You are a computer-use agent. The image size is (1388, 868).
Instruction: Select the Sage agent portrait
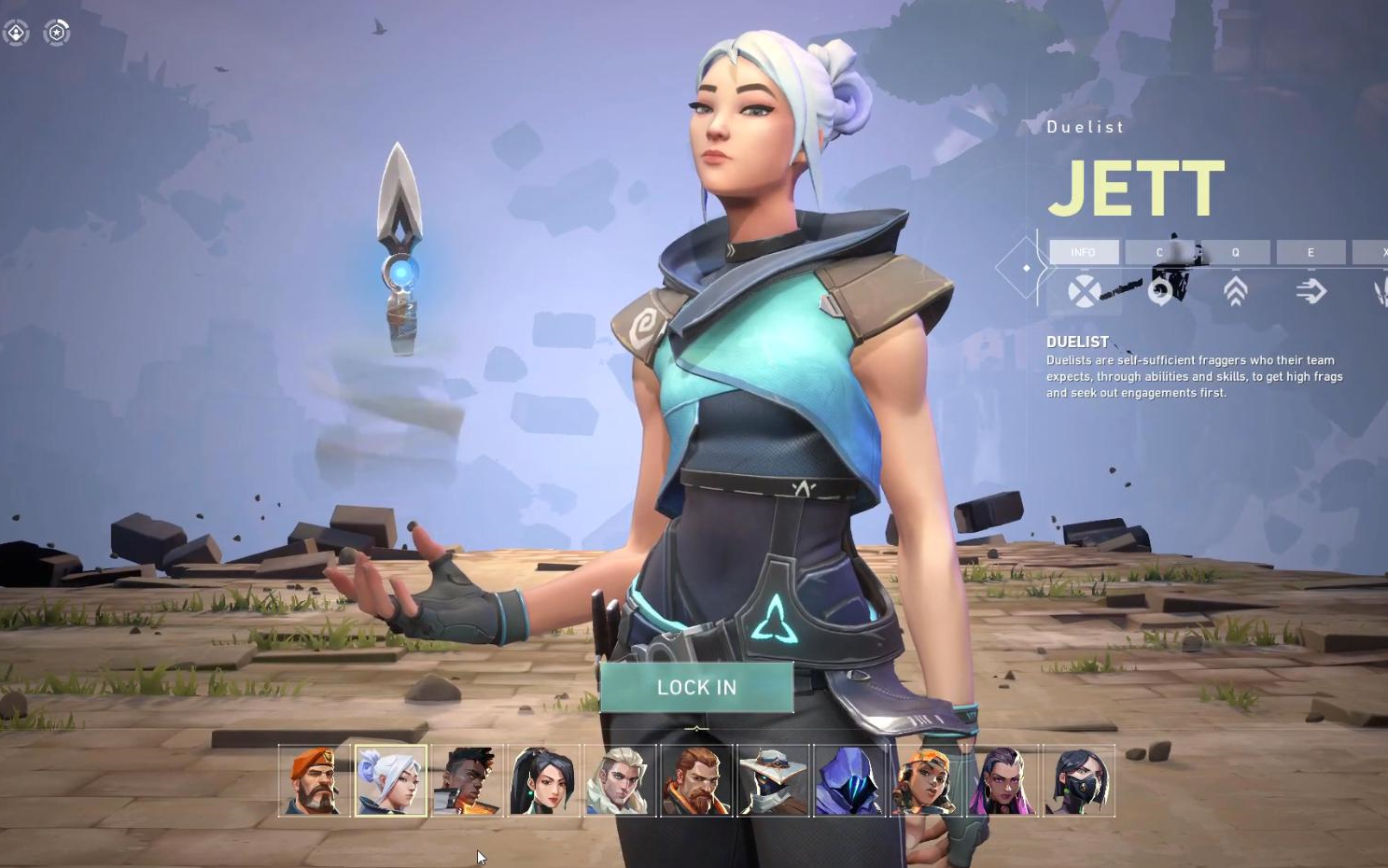point(544,780)
